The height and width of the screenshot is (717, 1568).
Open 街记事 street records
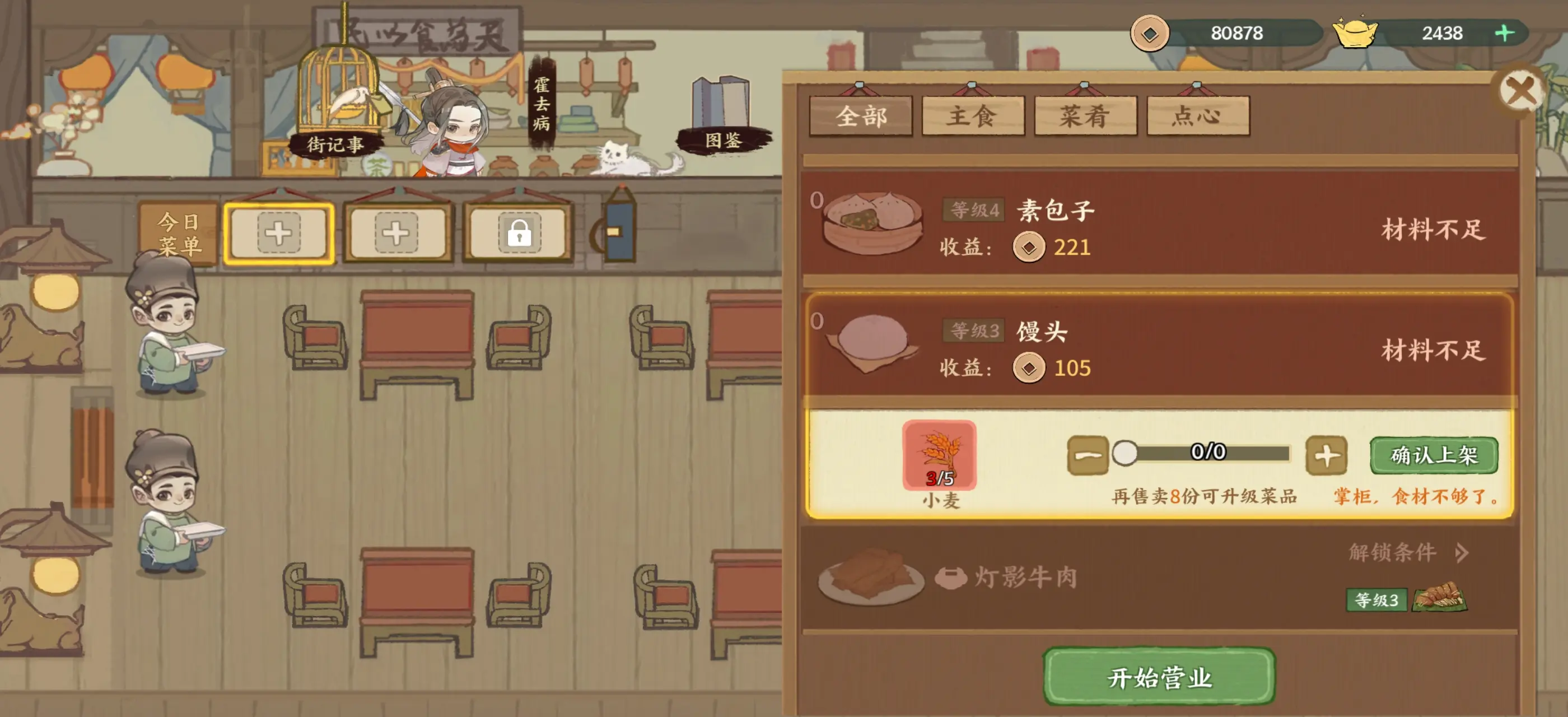tap(335, 146)
